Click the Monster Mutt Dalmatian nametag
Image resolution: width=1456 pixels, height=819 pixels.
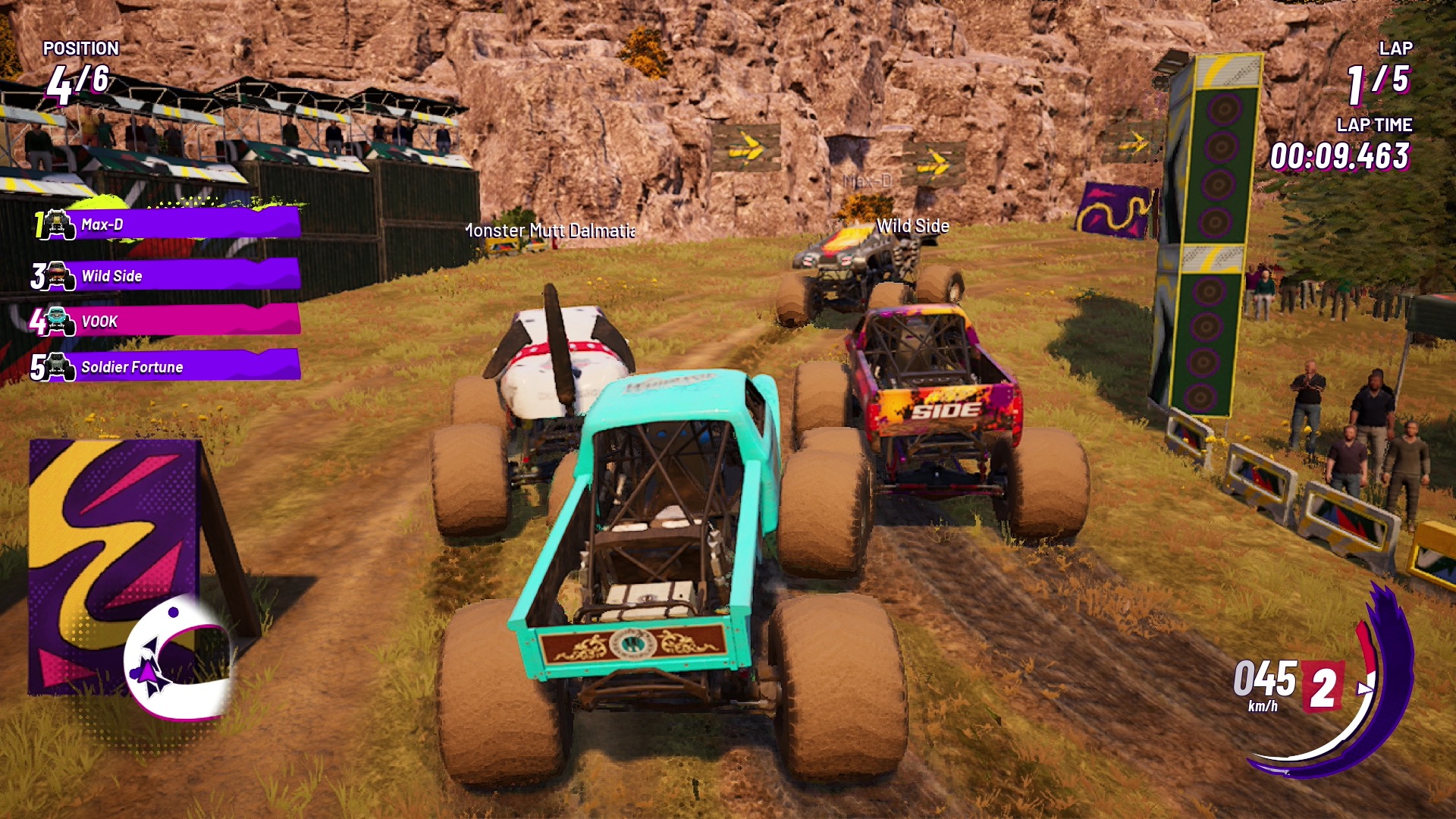[x=550, y=231]
